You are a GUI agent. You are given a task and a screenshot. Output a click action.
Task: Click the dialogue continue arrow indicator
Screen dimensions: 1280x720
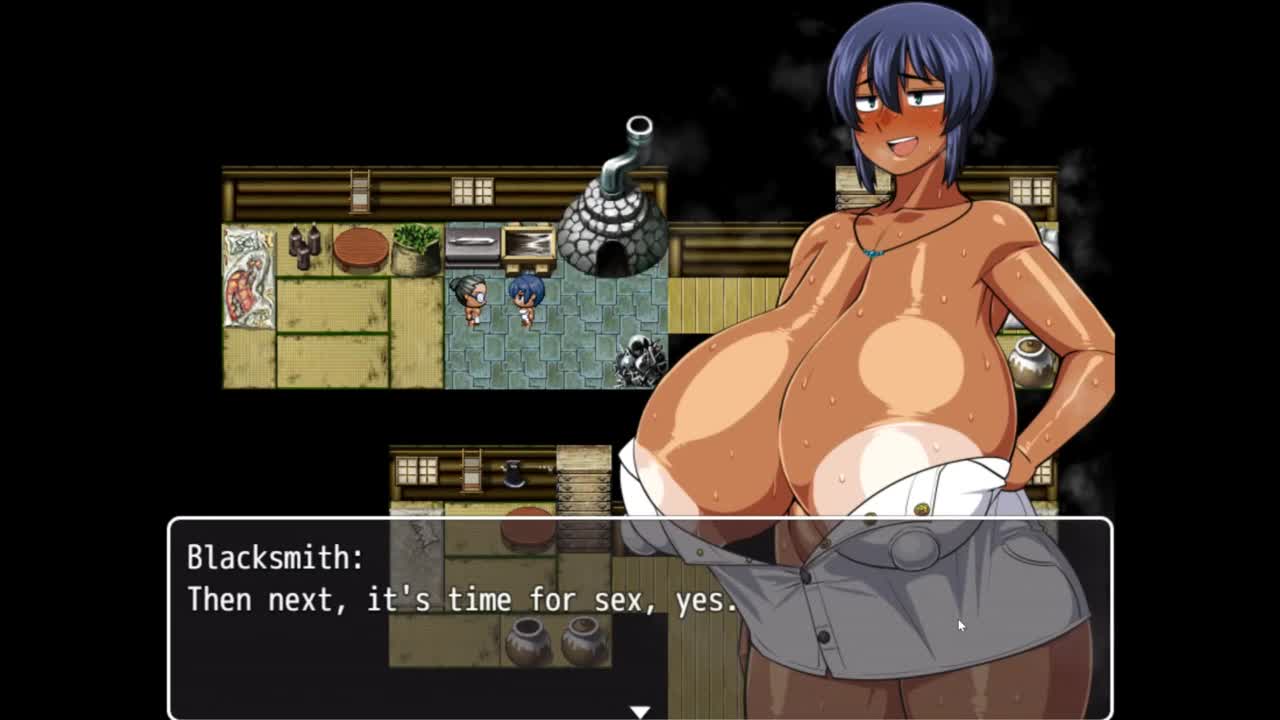[640, 711]
